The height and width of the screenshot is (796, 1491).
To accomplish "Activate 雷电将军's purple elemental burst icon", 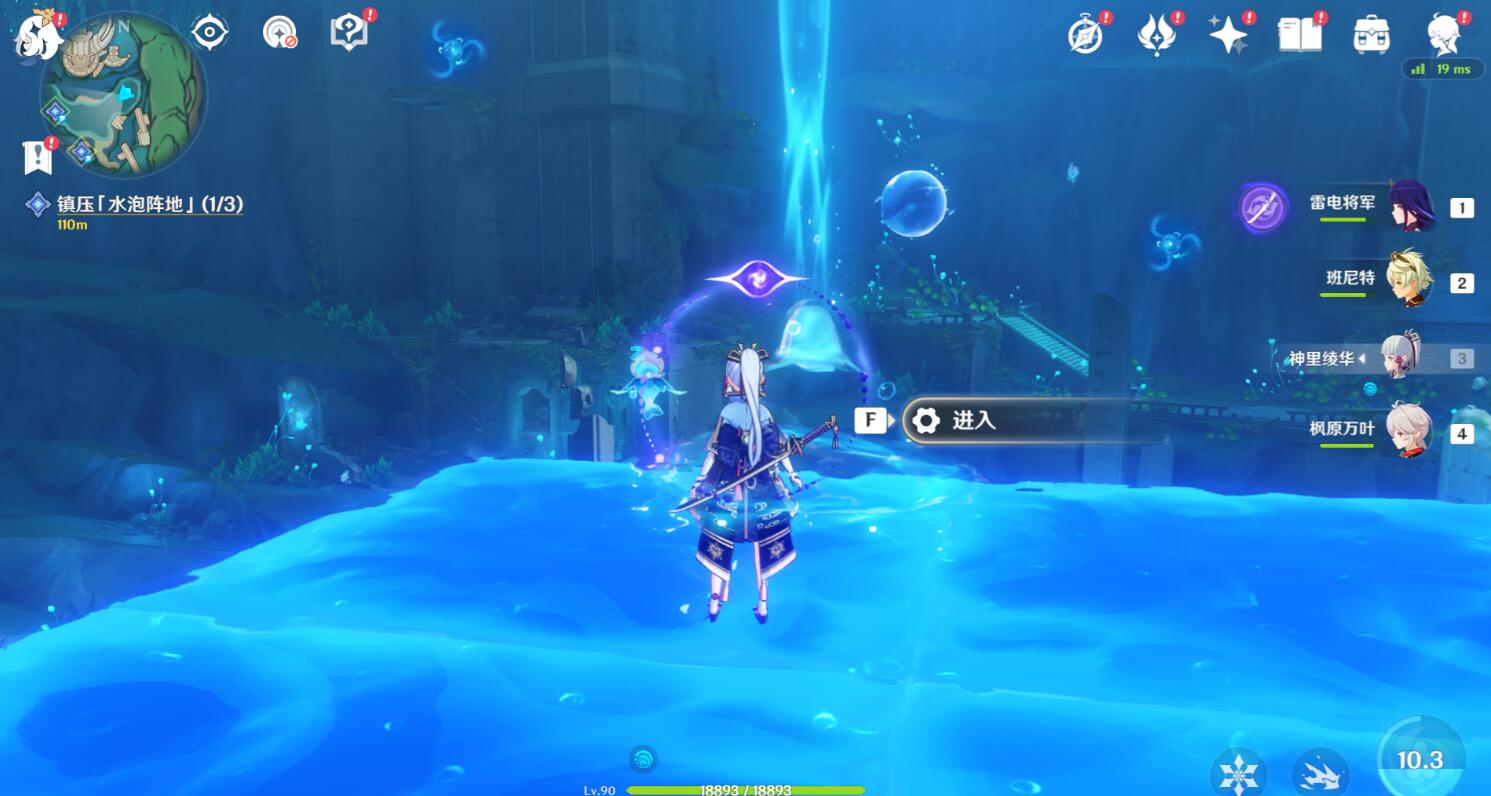I will (x=1261, y=208).
